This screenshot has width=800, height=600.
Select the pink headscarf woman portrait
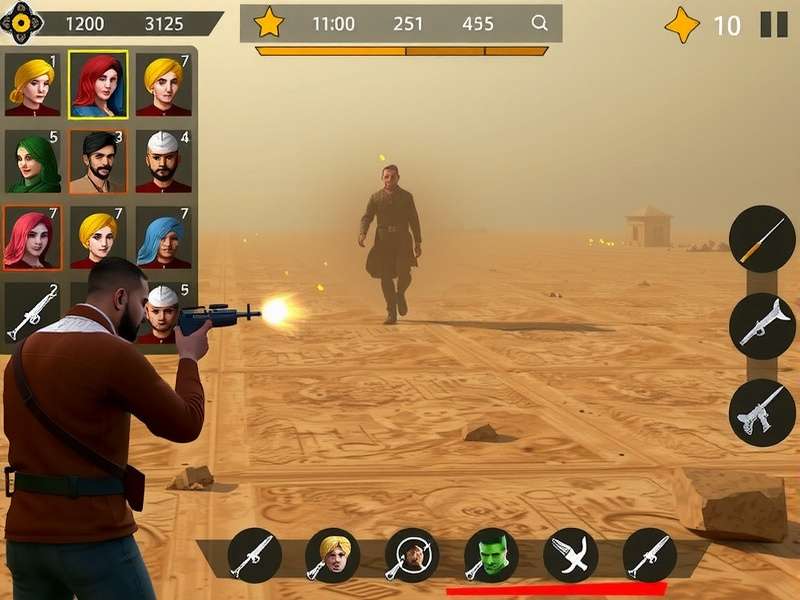click(x=33, y=238)
